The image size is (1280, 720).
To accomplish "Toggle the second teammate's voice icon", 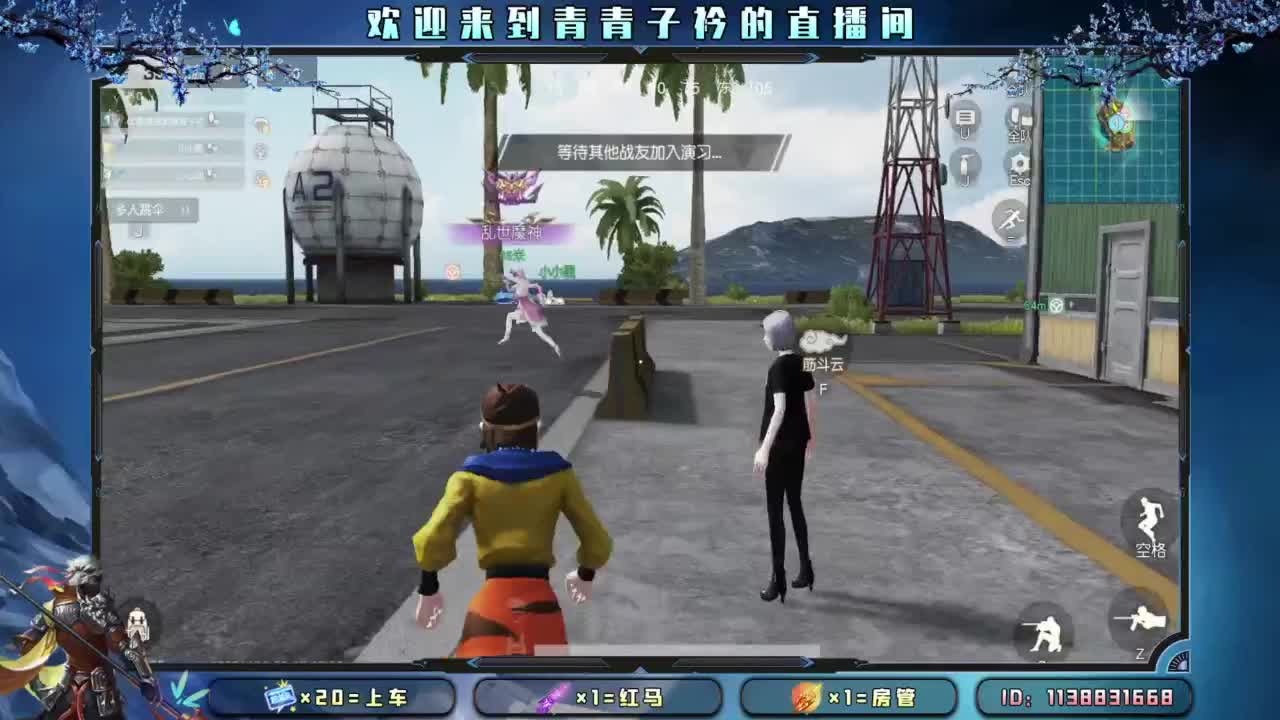I will pyautogui.click(x=212, y=147).
